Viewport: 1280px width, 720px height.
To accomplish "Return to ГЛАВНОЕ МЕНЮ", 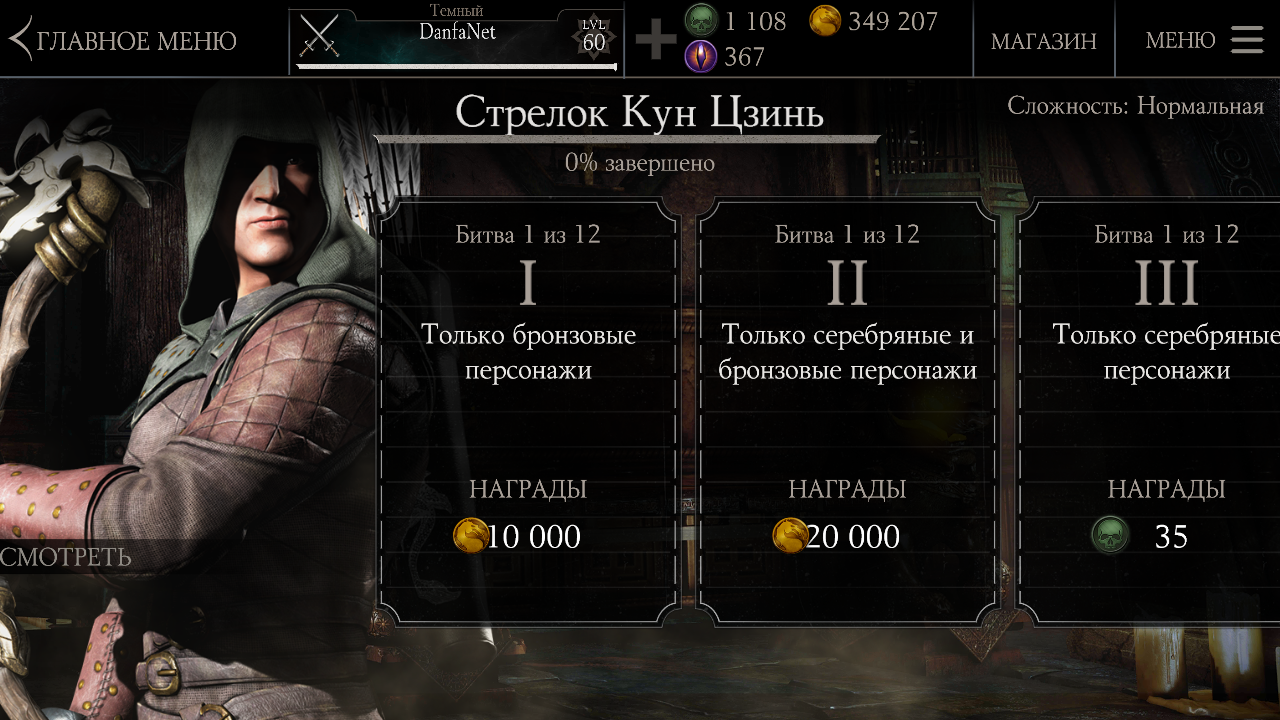I will tap(124, 40).
